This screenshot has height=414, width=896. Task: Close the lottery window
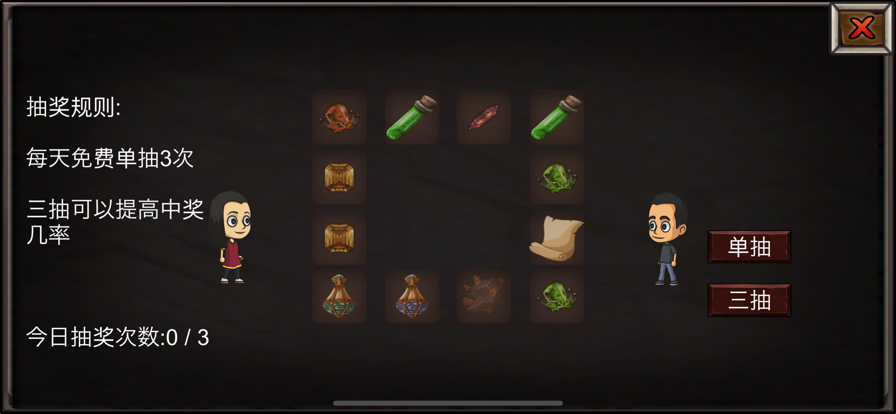pos(860,29)
